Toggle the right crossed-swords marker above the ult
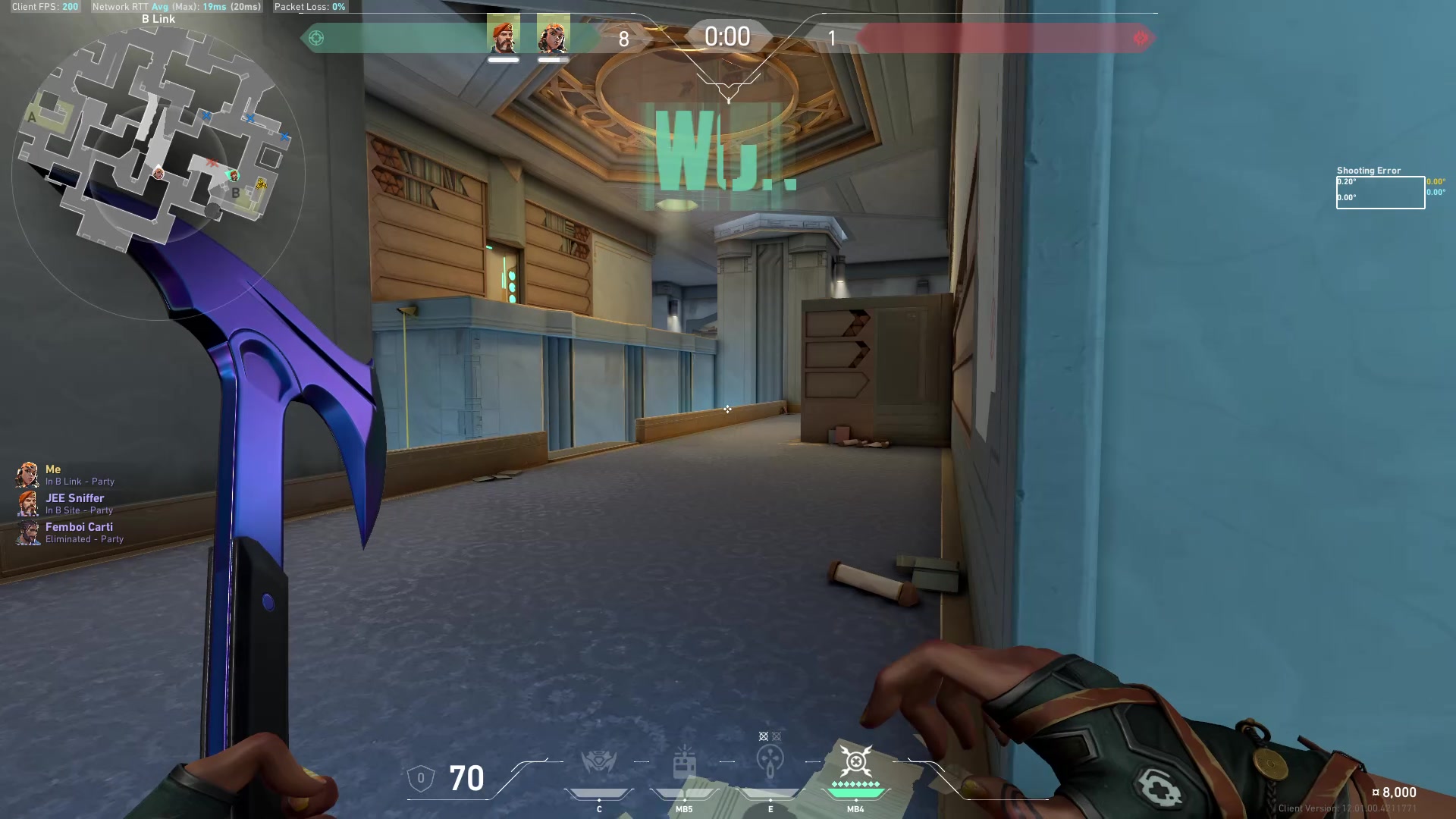 [x=777, y=736]
